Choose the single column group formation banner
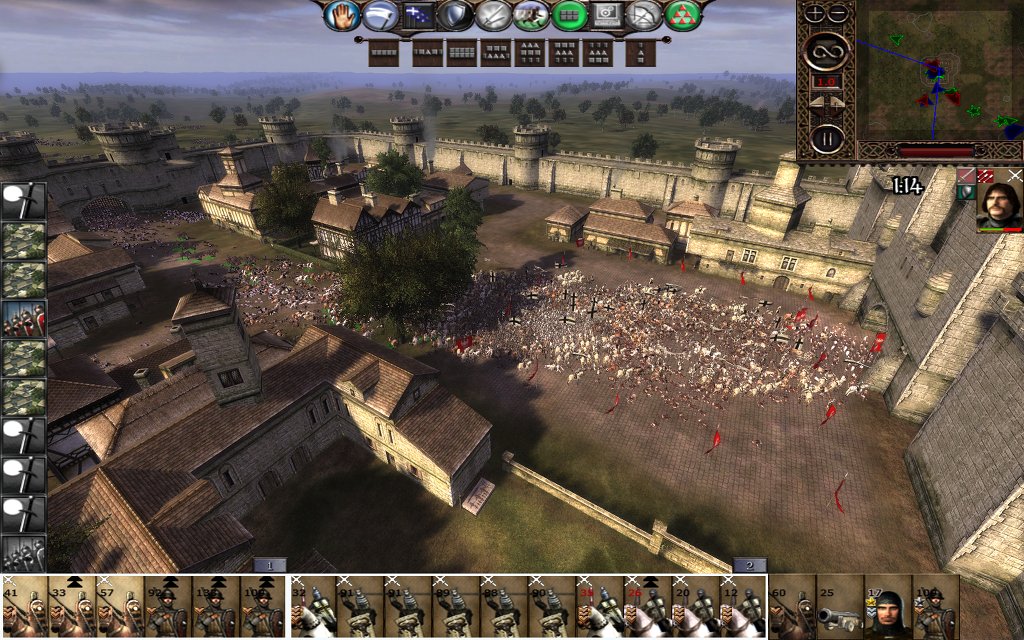The image size is (1024, 640). point(641,52)
